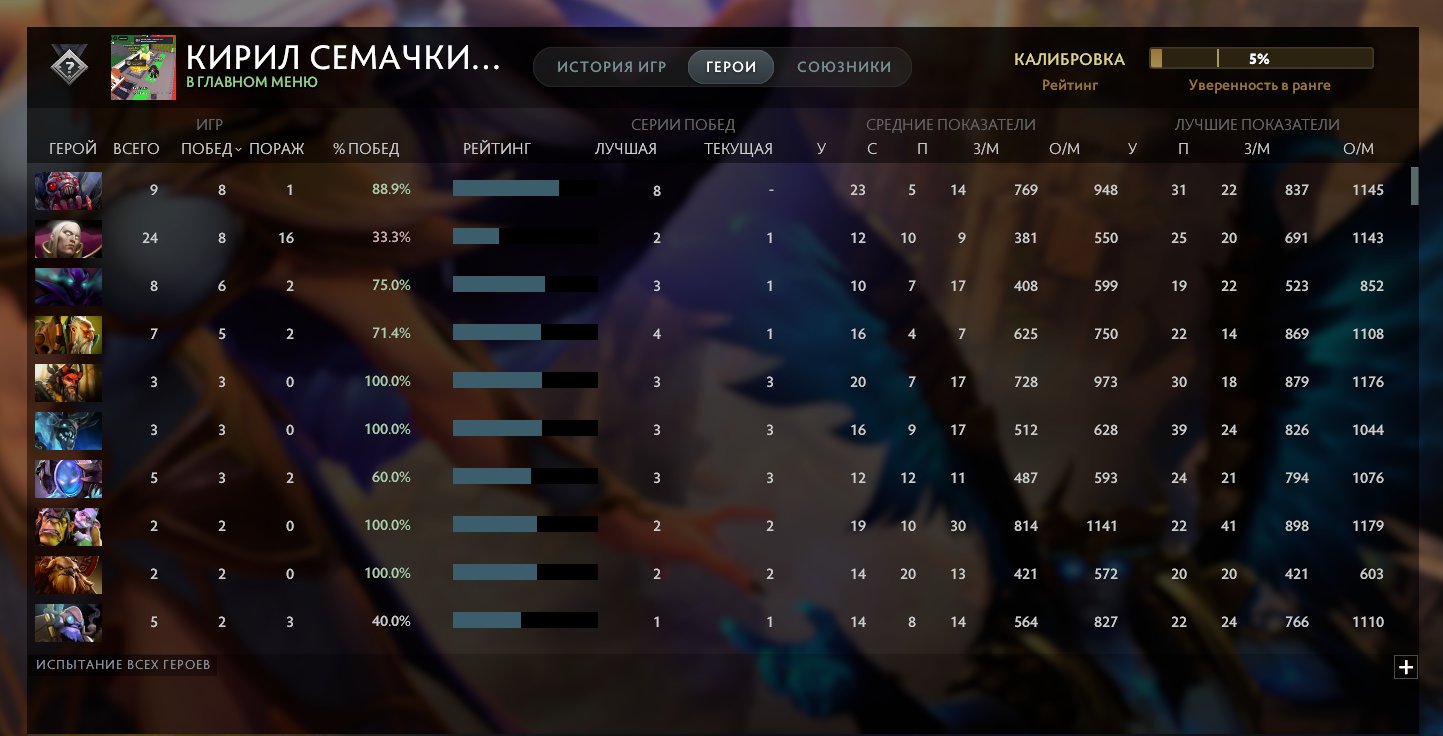Click the 5% calibration progress bar

click(x=1263, y=58)
